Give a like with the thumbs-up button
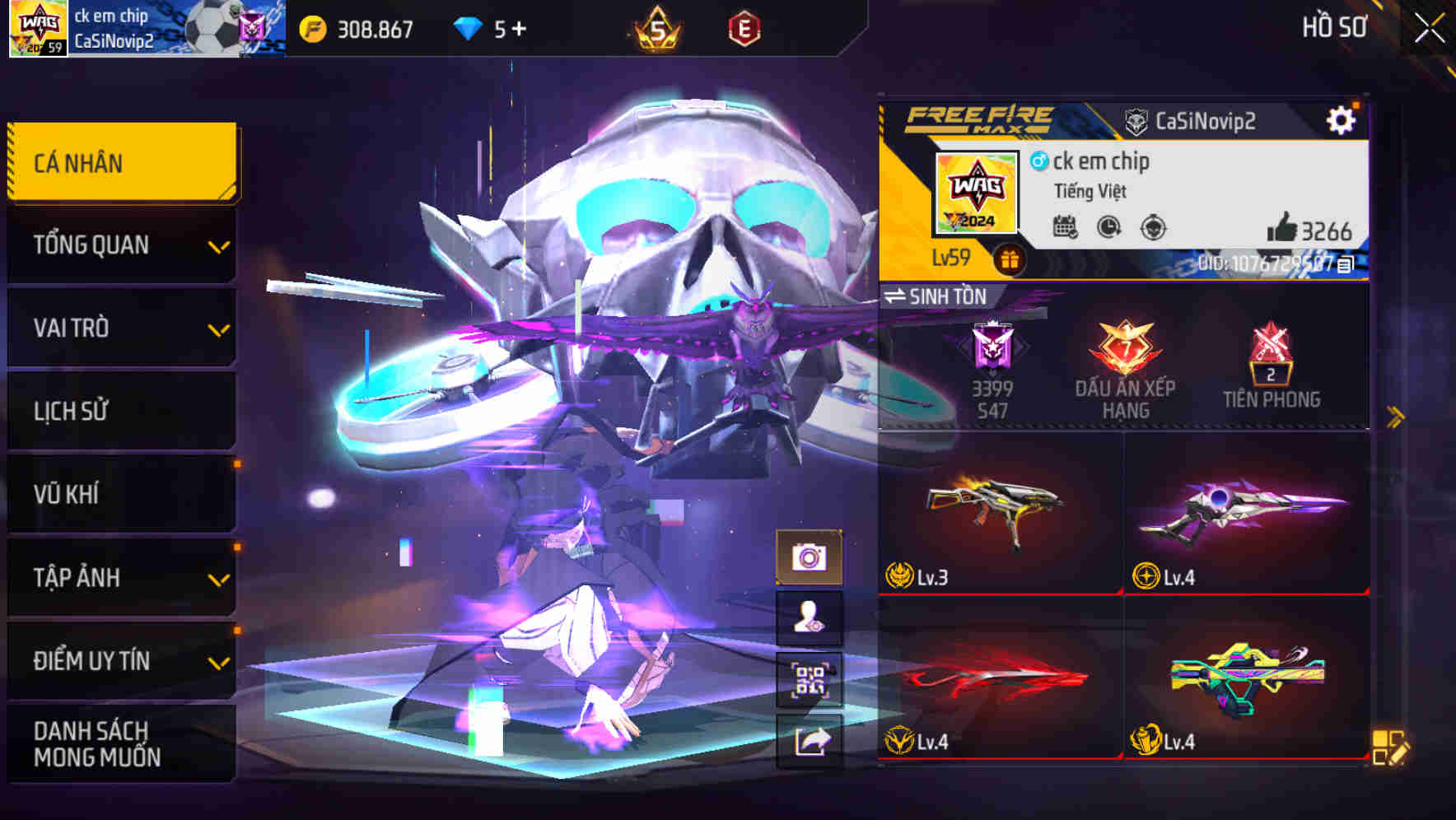 click(1285, 232)
